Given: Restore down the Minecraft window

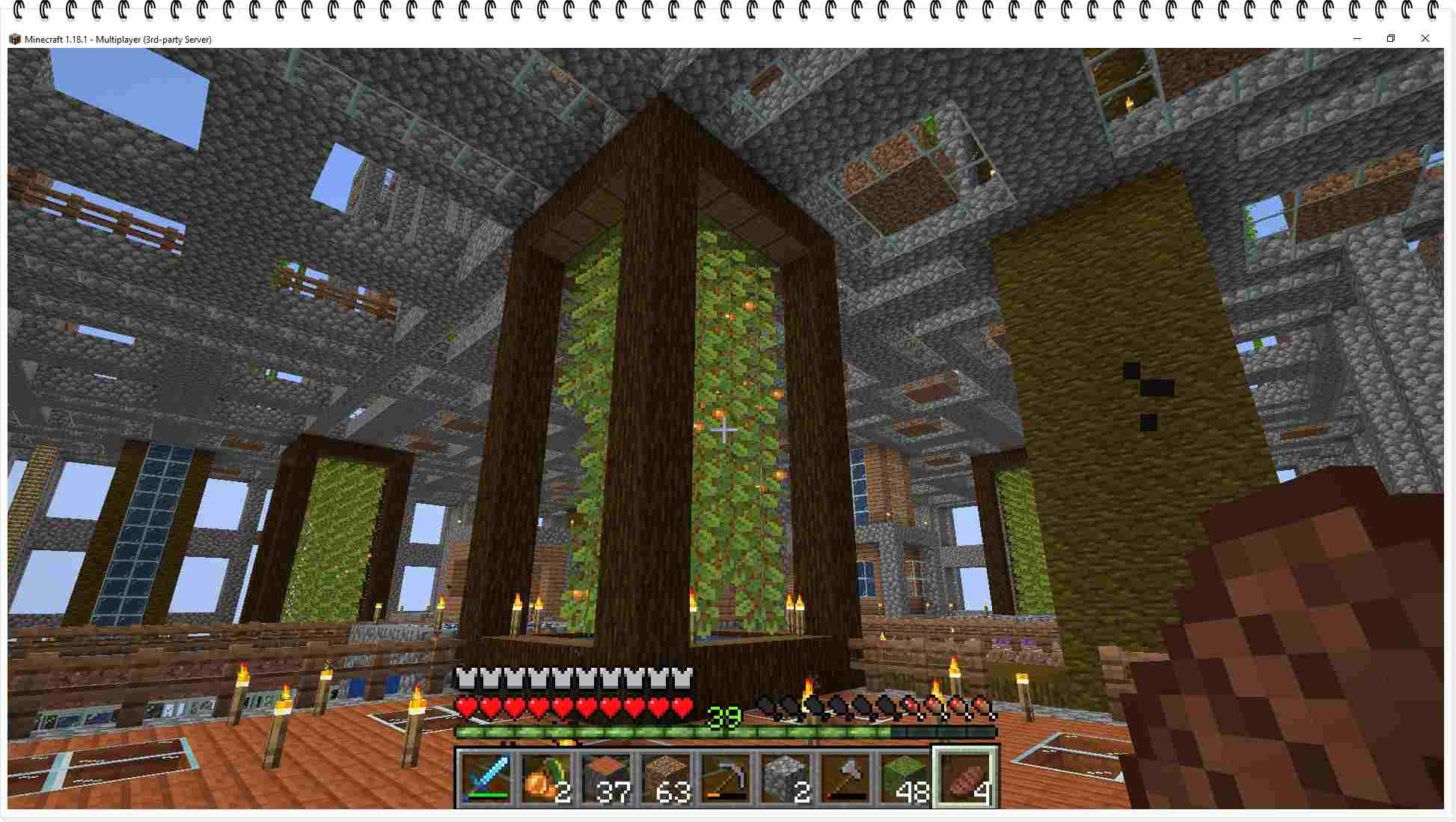Looking at the screenshot, I should pyautogui.click(x=1391, y=39).
